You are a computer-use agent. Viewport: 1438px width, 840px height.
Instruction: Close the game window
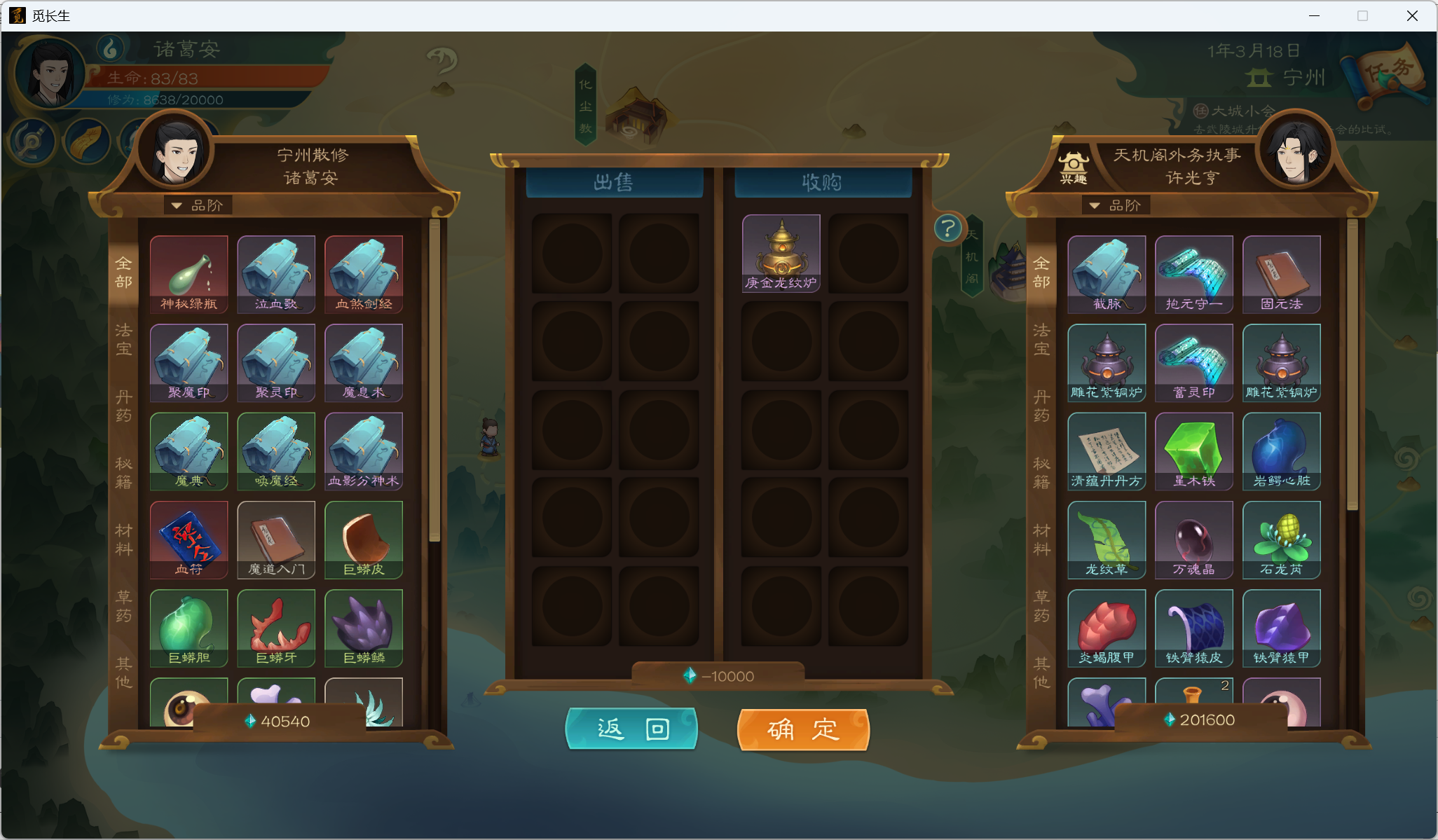tap(1412, 15)
